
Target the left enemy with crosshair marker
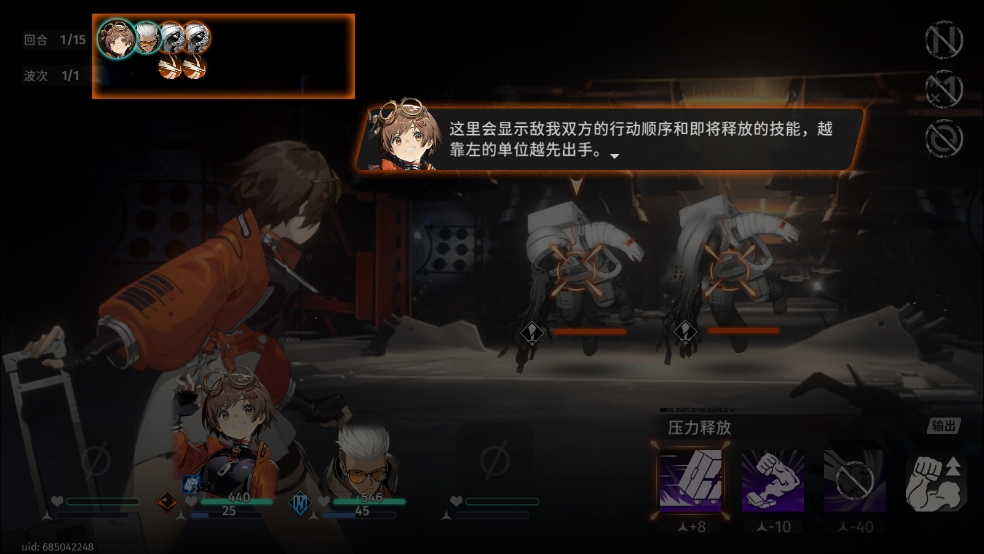point(578,267)
